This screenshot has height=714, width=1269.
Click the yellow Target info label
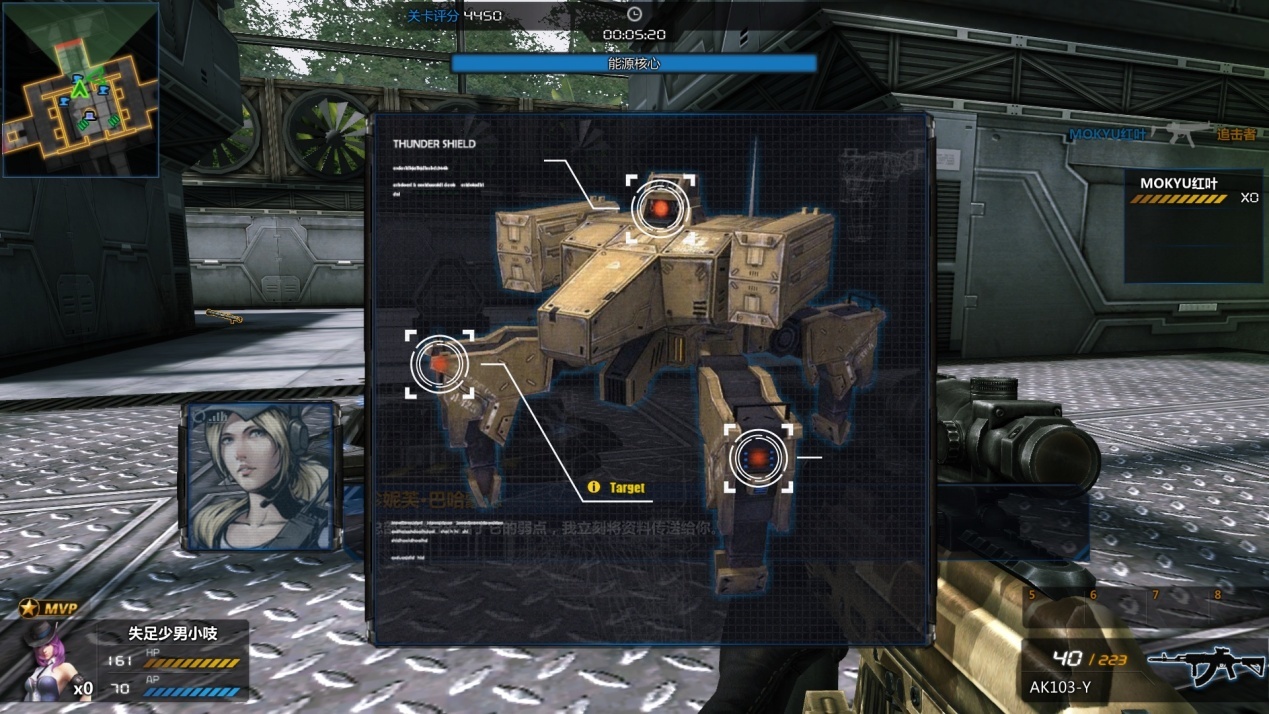618,488
